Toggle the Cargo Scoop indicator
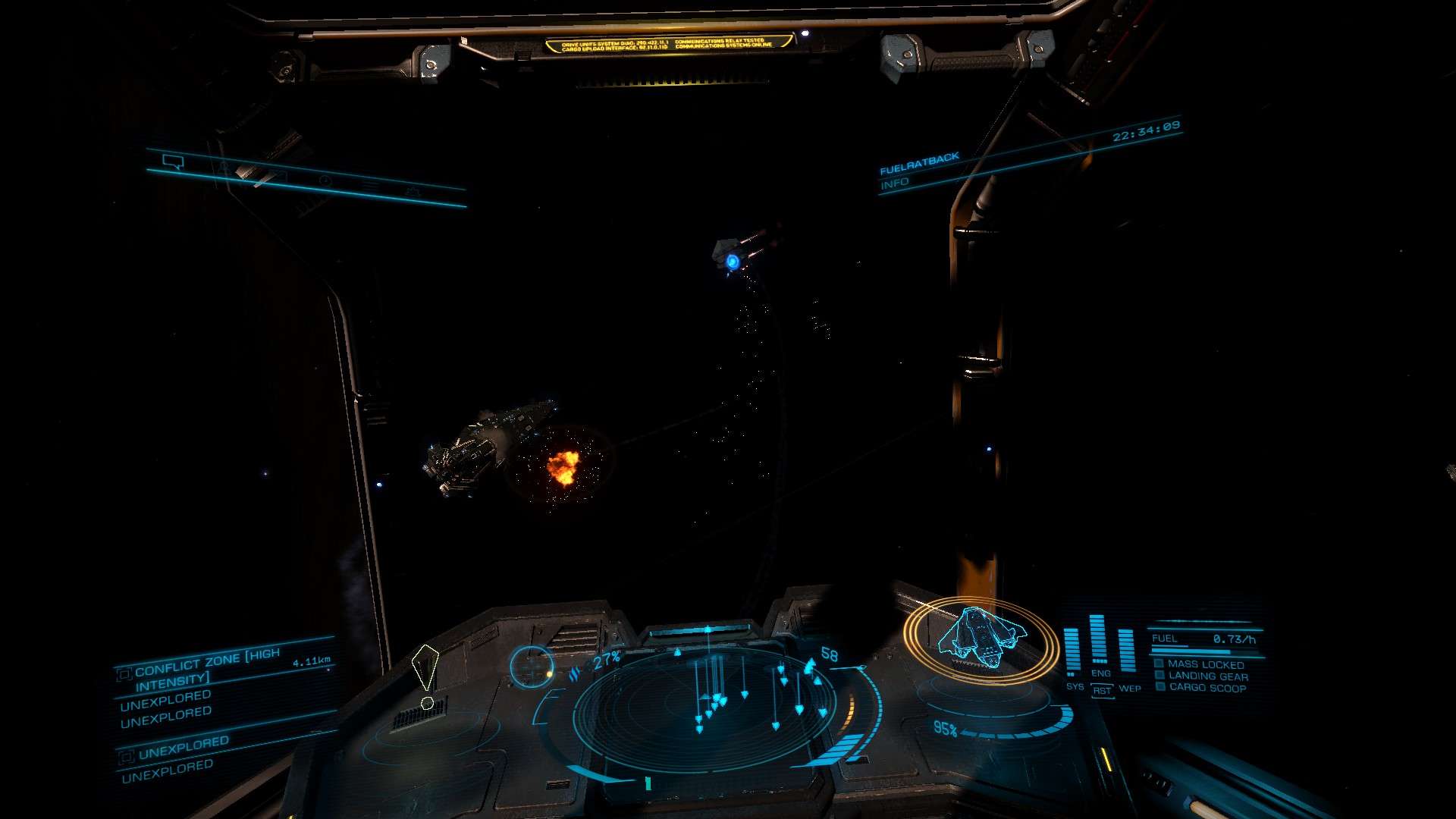 pyautogui.click(x=1207, y=688)
